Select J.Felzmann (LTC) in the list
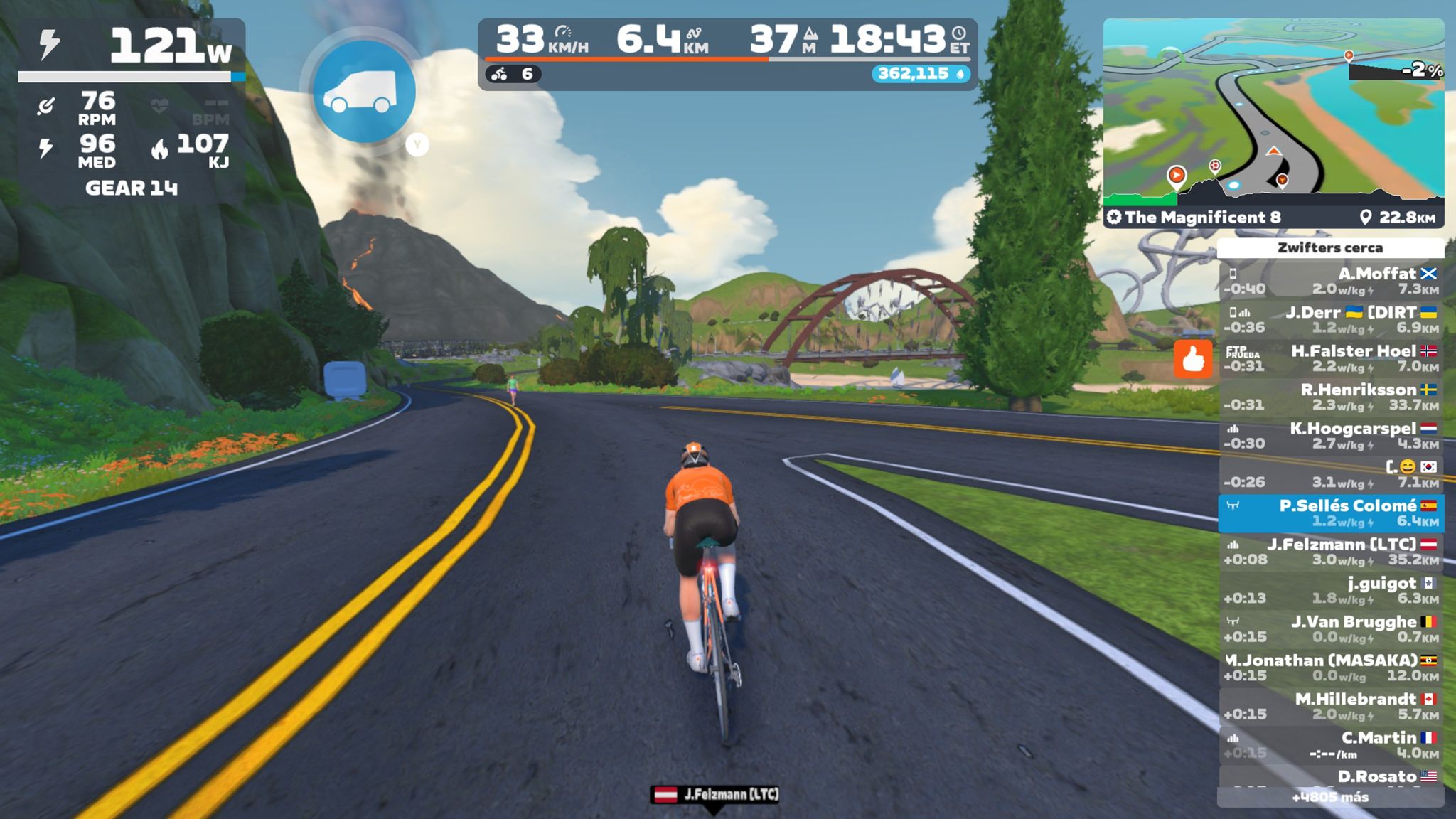The image size is (1456, 819). pyautogui.click(x=1331, y=552)
